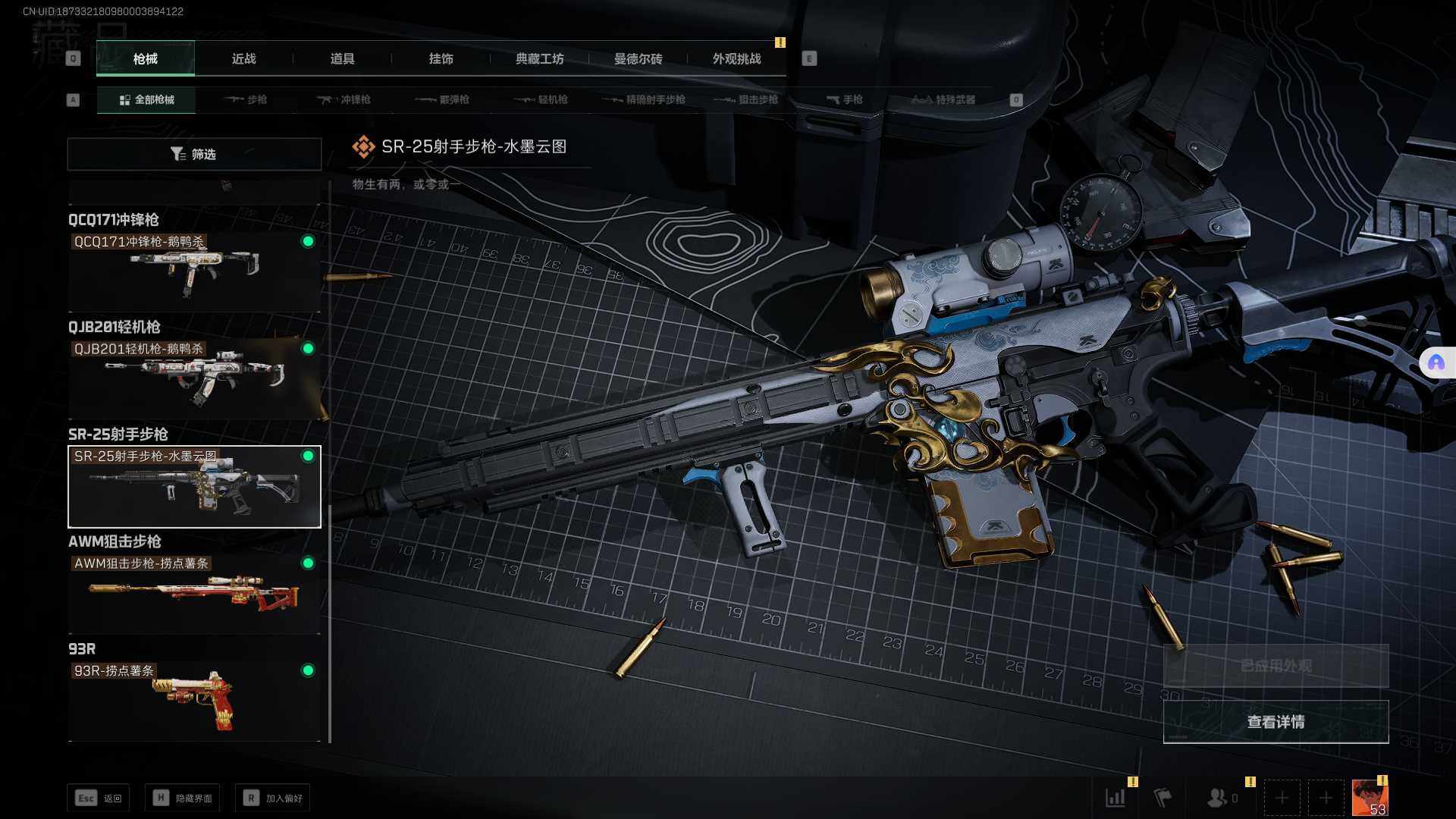
Task: Go to the 典藏工坊 tab
Action: tap(539, 59)
